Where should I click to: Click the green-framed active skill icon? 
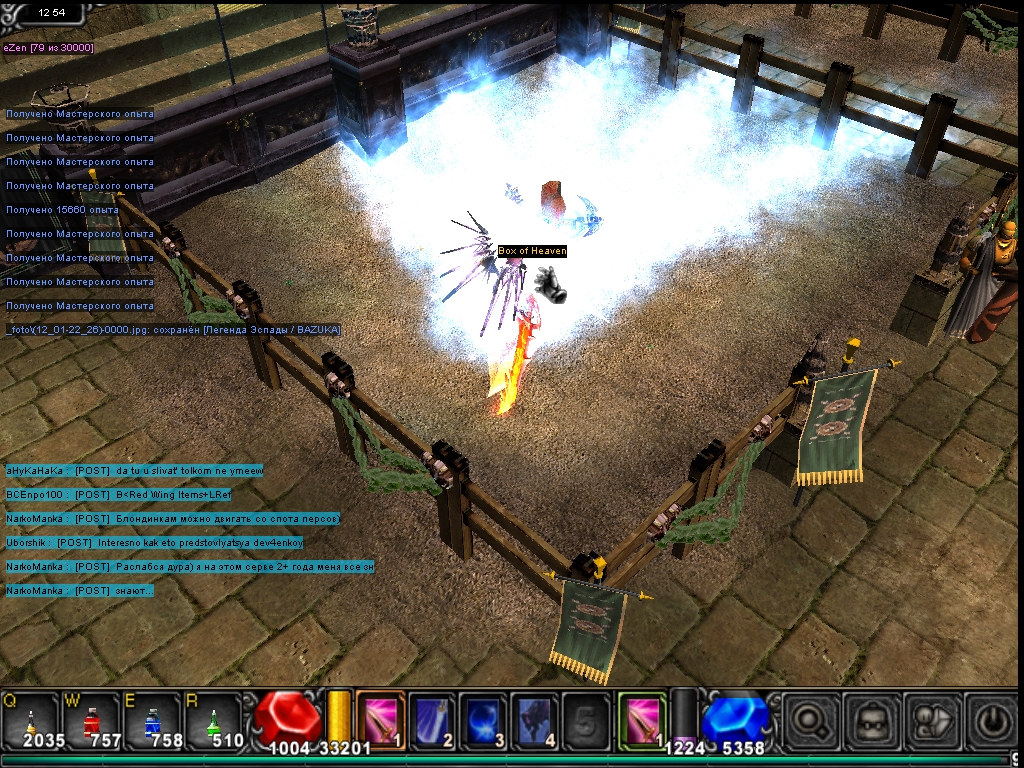[641, 719]
